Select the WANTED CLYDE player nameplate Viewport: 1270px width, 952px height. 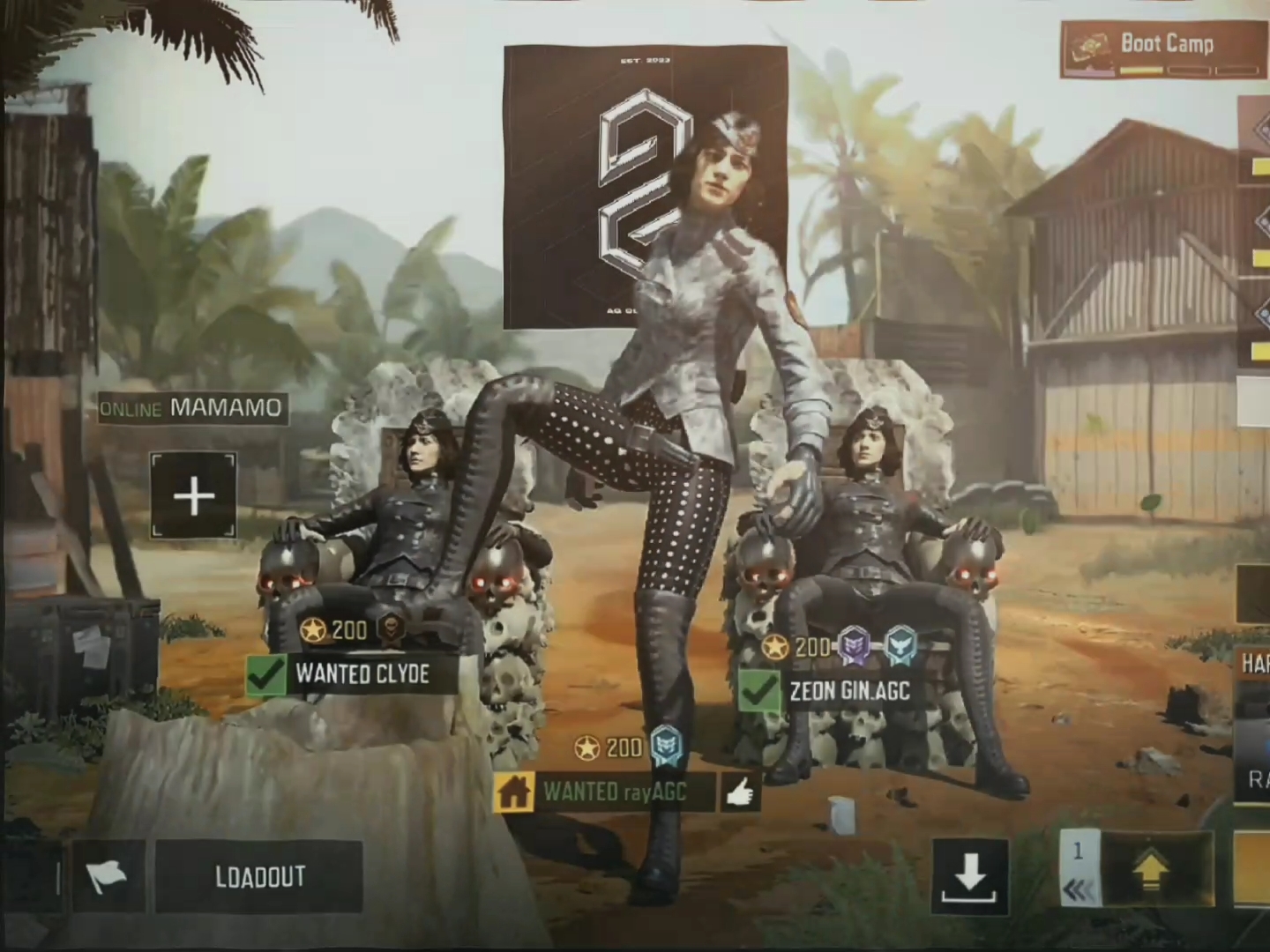362,675
